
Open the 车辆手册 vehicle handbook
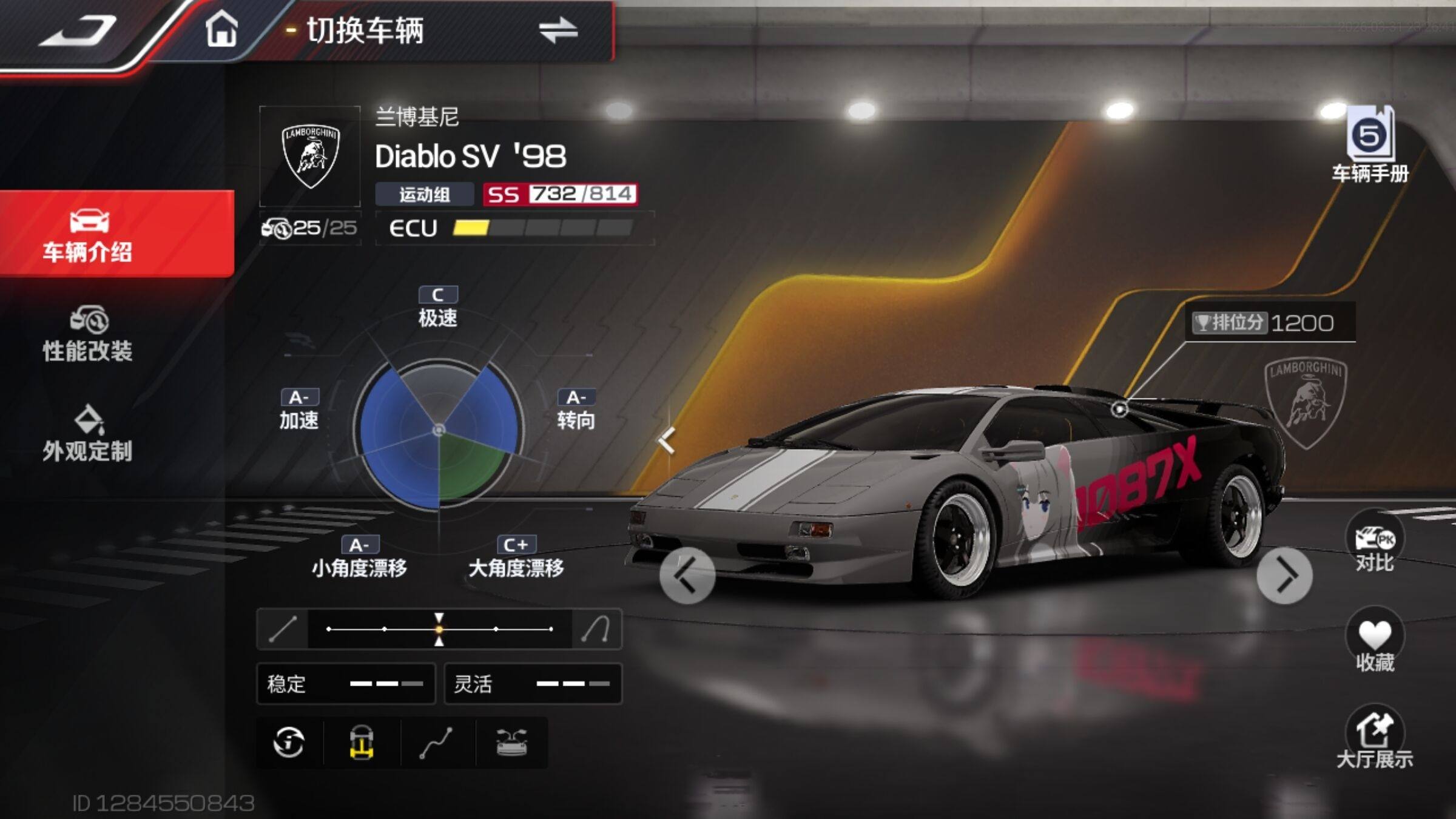click(1370, 146)
